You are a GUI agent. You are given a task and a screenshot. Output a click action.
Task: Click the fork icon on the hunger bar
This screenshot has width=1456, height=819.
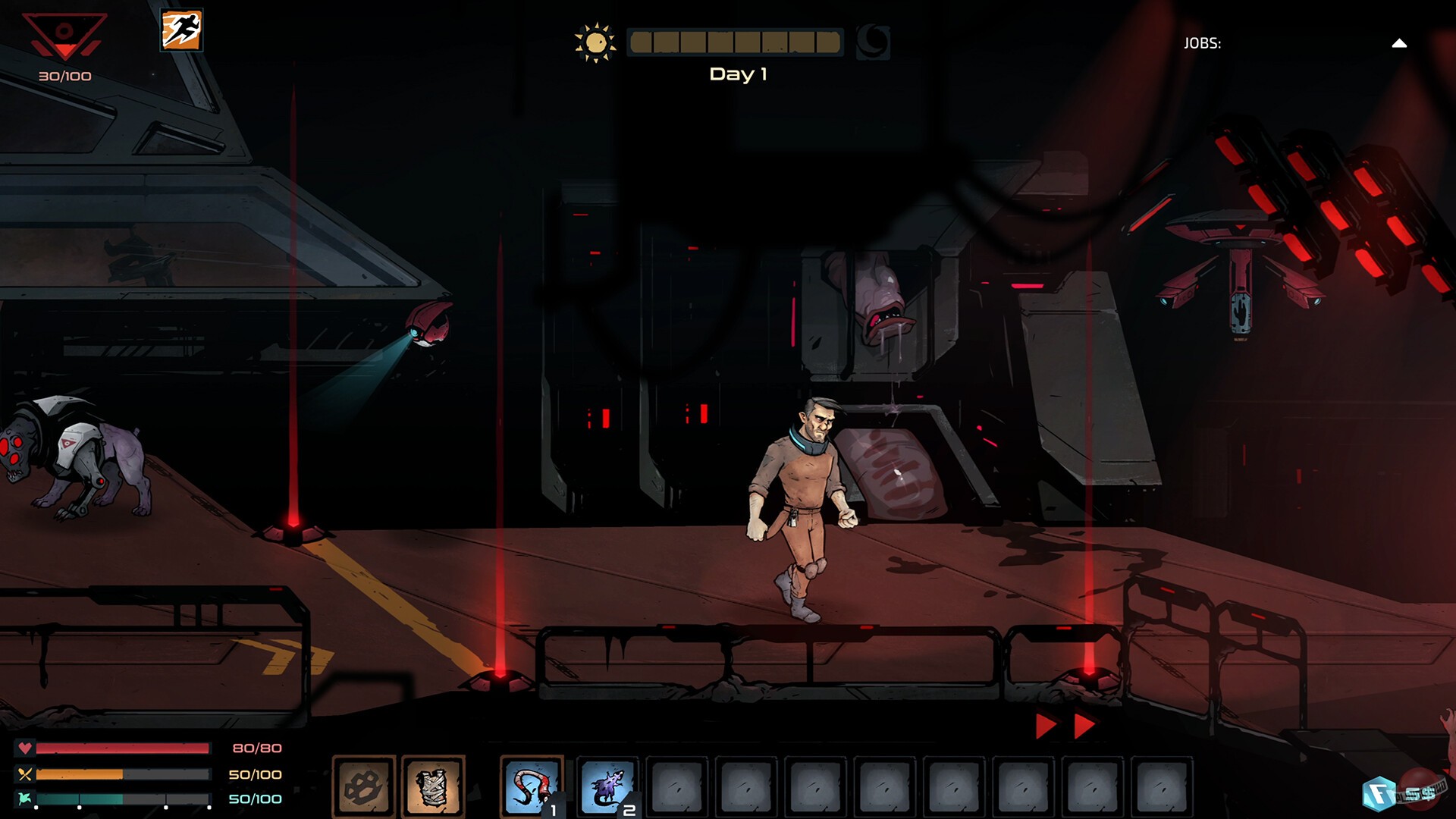(25, 775)
